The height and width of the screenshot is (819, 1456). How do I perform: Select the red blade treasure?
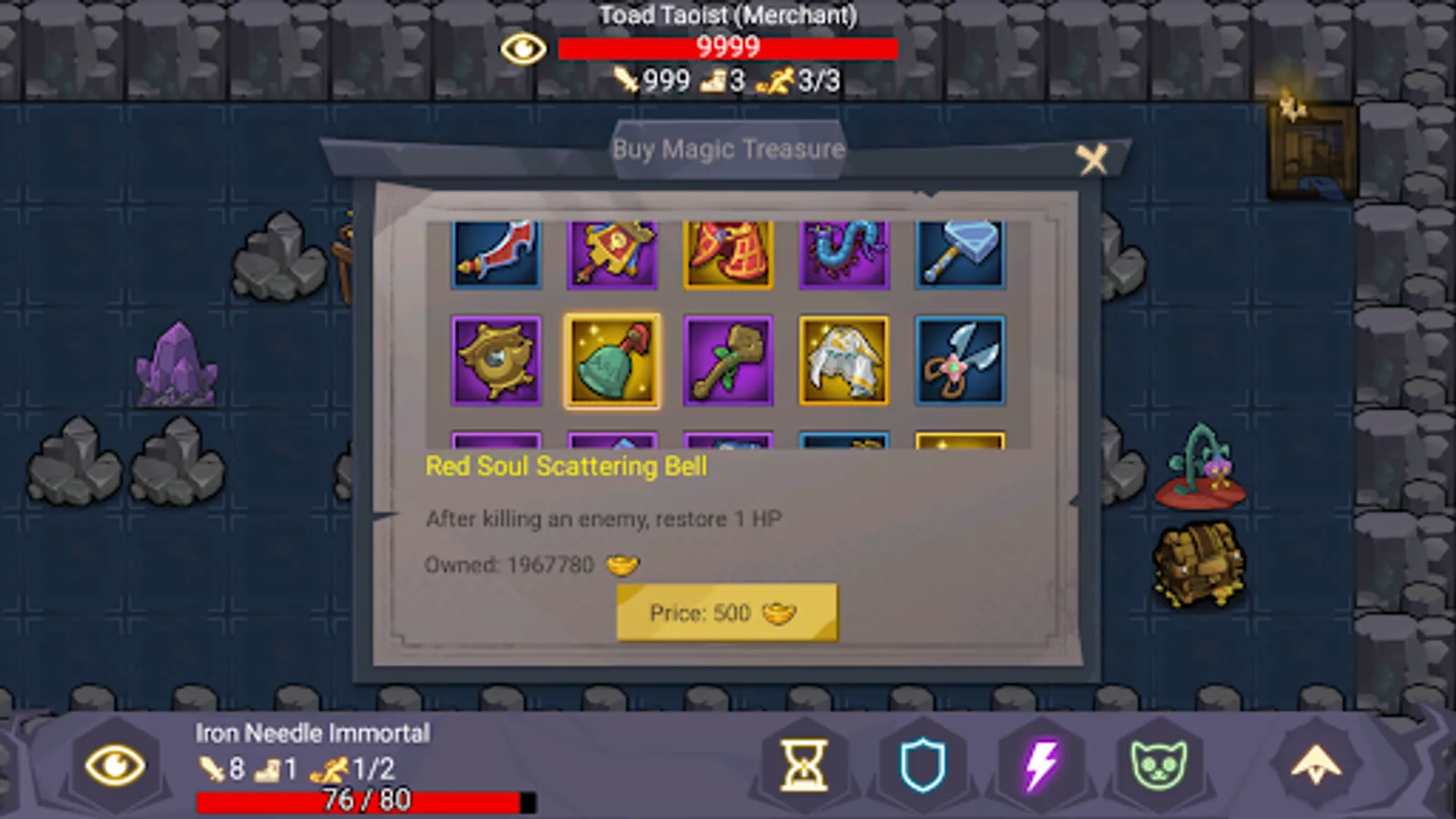[x=496, y=252]
